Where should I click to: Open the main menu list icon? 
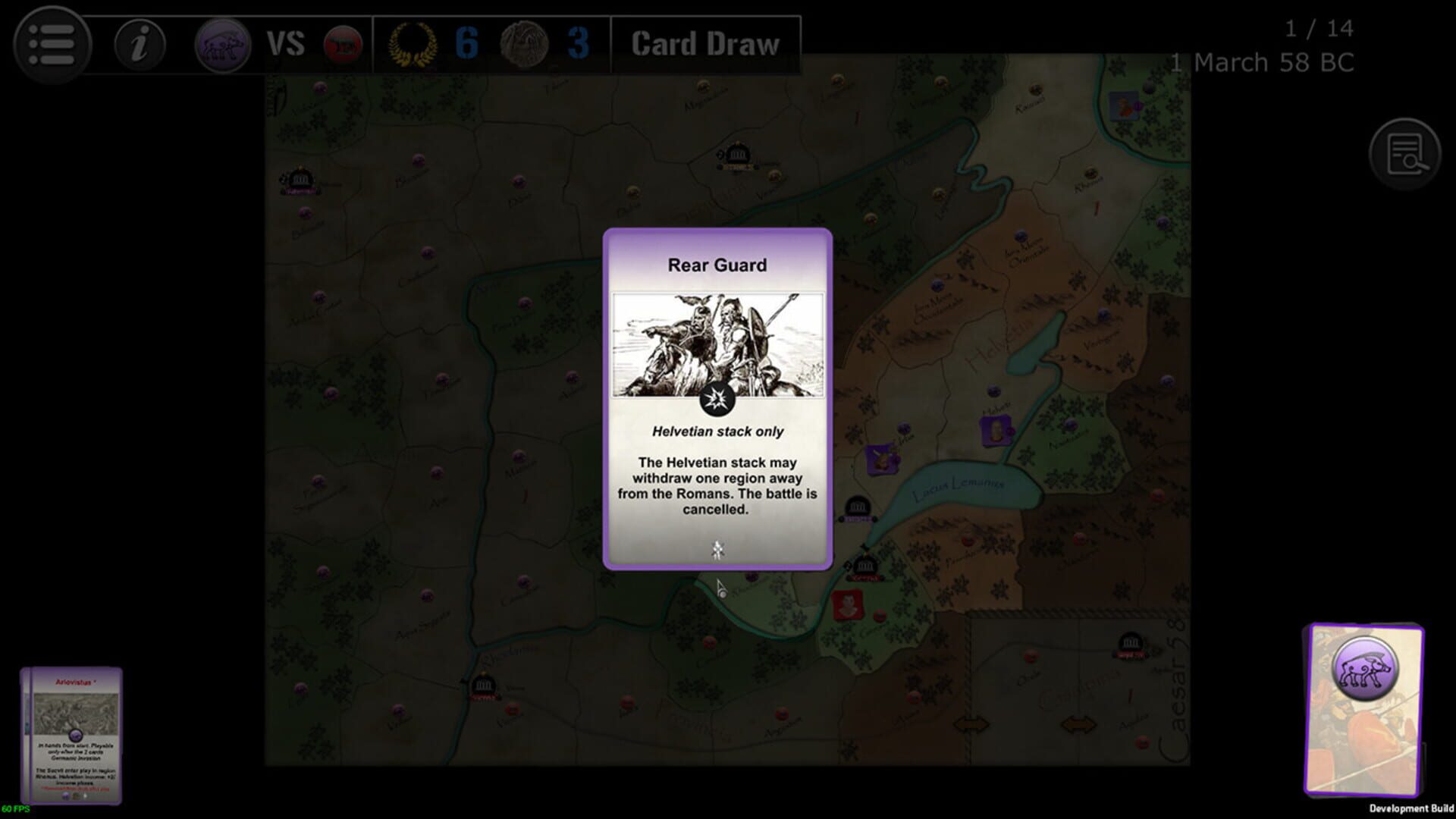tap(52, 44)
